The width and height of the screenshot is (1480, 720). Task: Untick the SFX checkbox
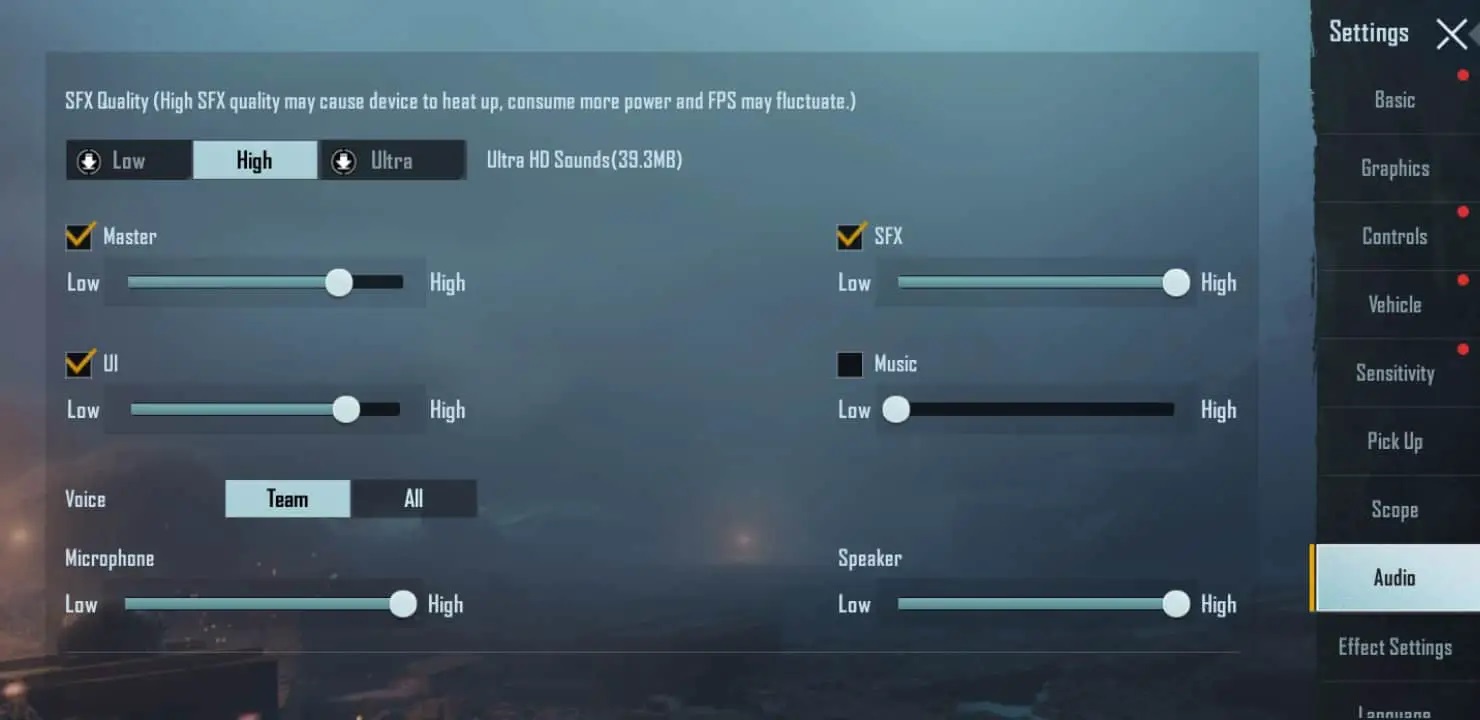[x=851, y=236]
